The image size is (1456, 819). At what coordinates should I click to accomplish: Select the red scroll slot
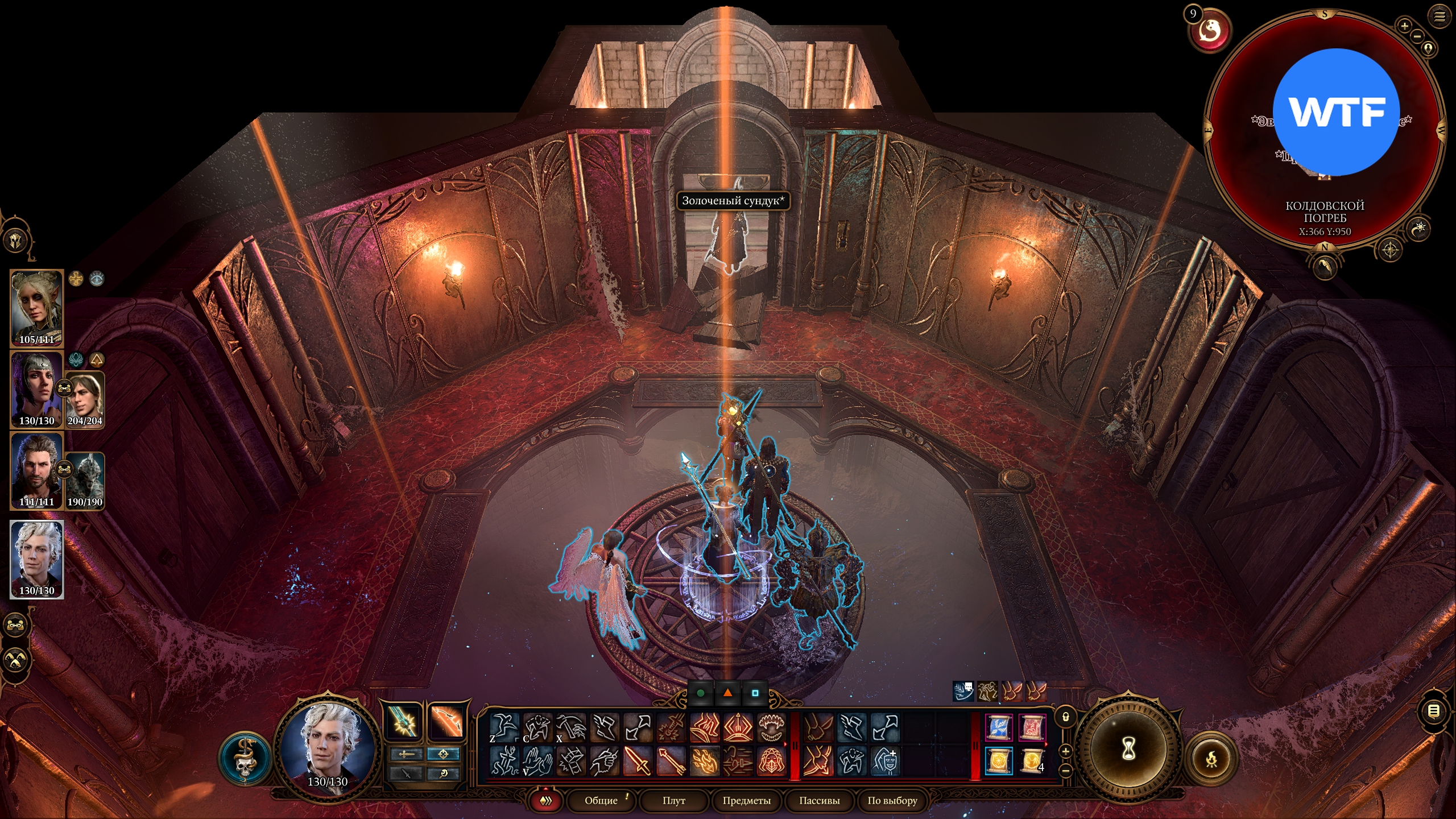[x=1032, y=727]
